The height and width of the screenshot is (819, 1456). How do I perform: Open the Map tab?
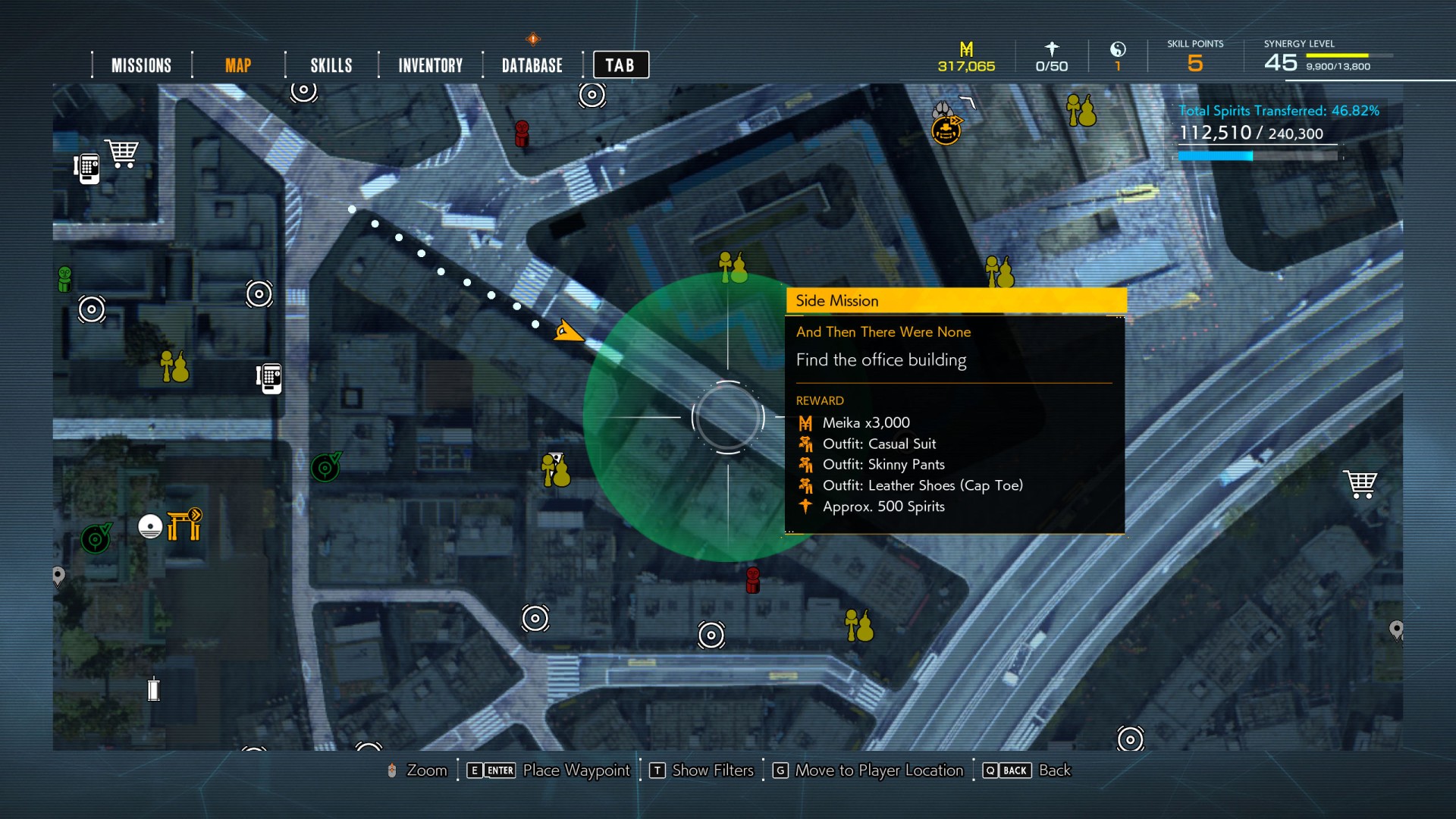point(237,65)
